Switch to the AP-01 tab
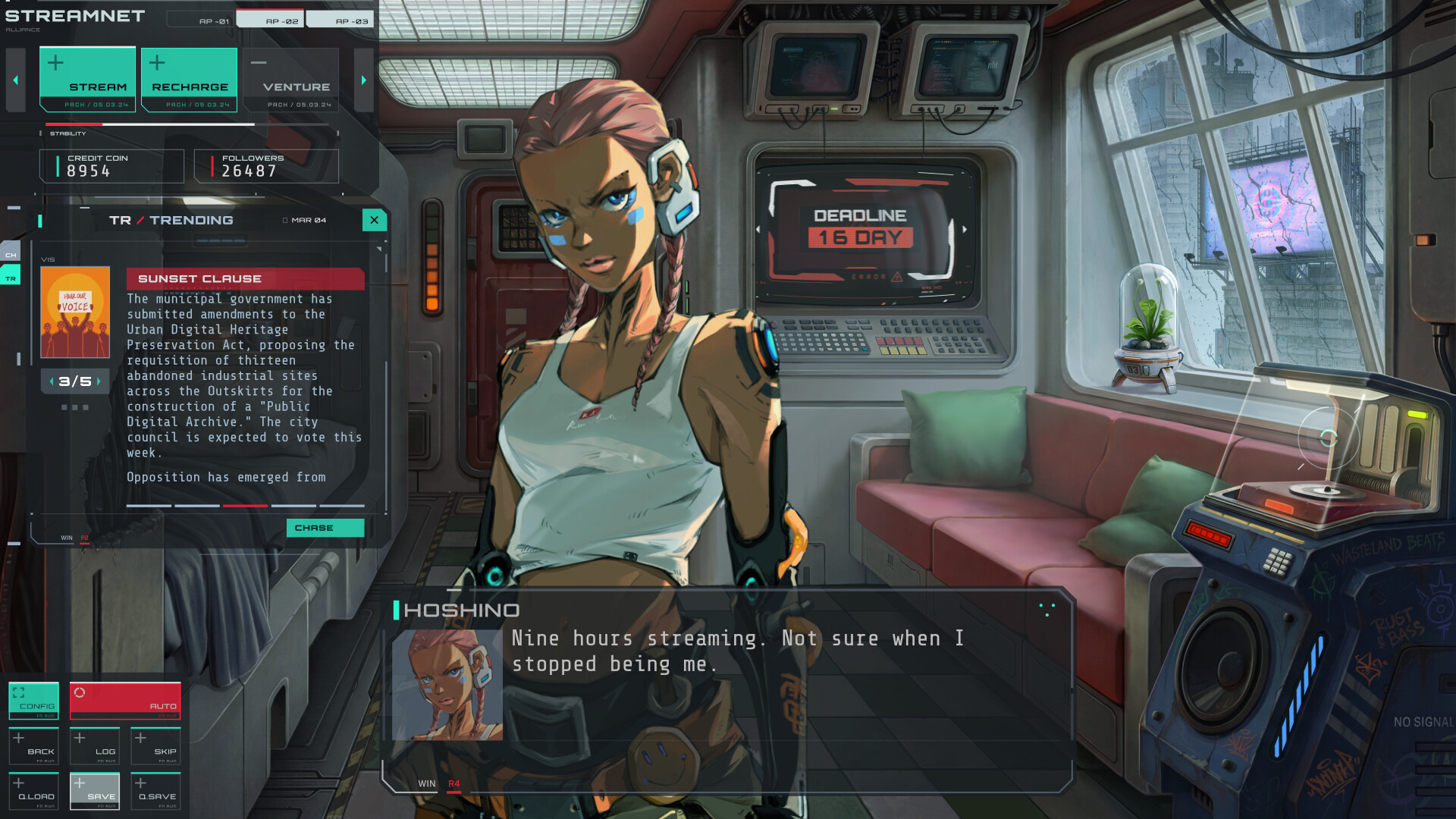The width and height of the screenshot is (1456, 819). point(201,20)
